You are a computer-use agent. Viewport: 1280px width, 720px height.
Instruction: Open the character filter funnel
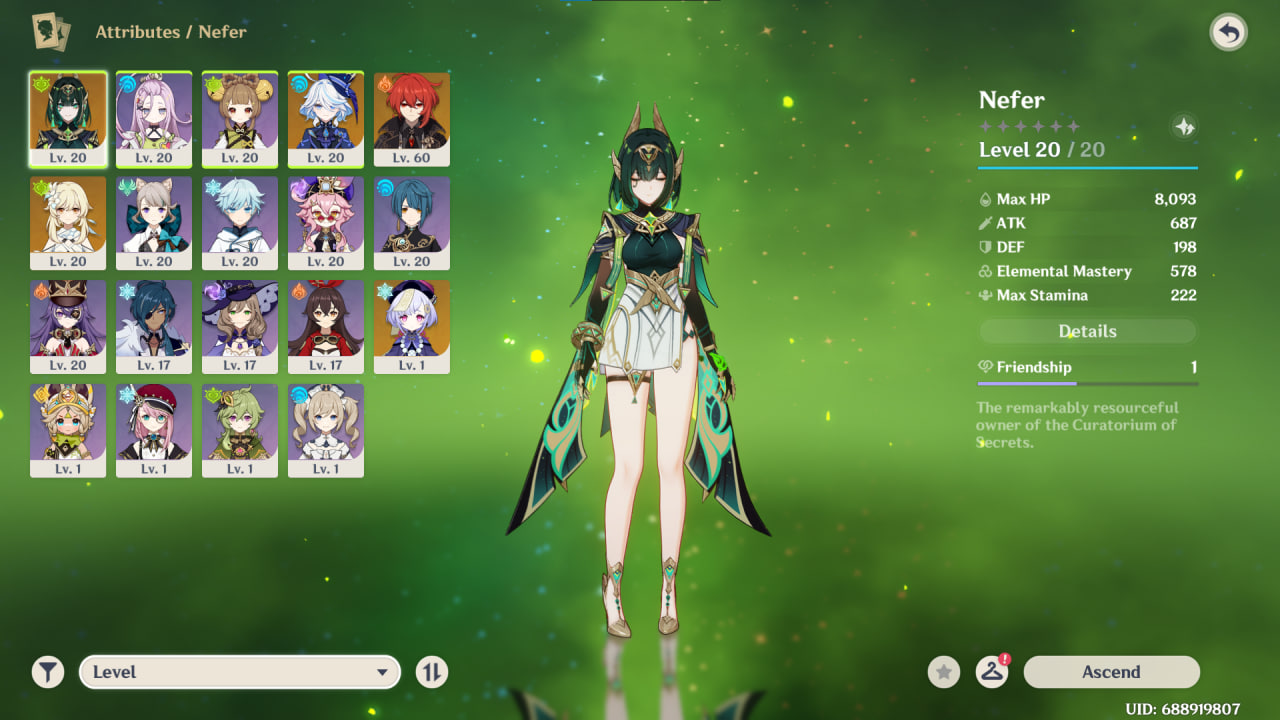pyautogui.click(x=47, y=672)
